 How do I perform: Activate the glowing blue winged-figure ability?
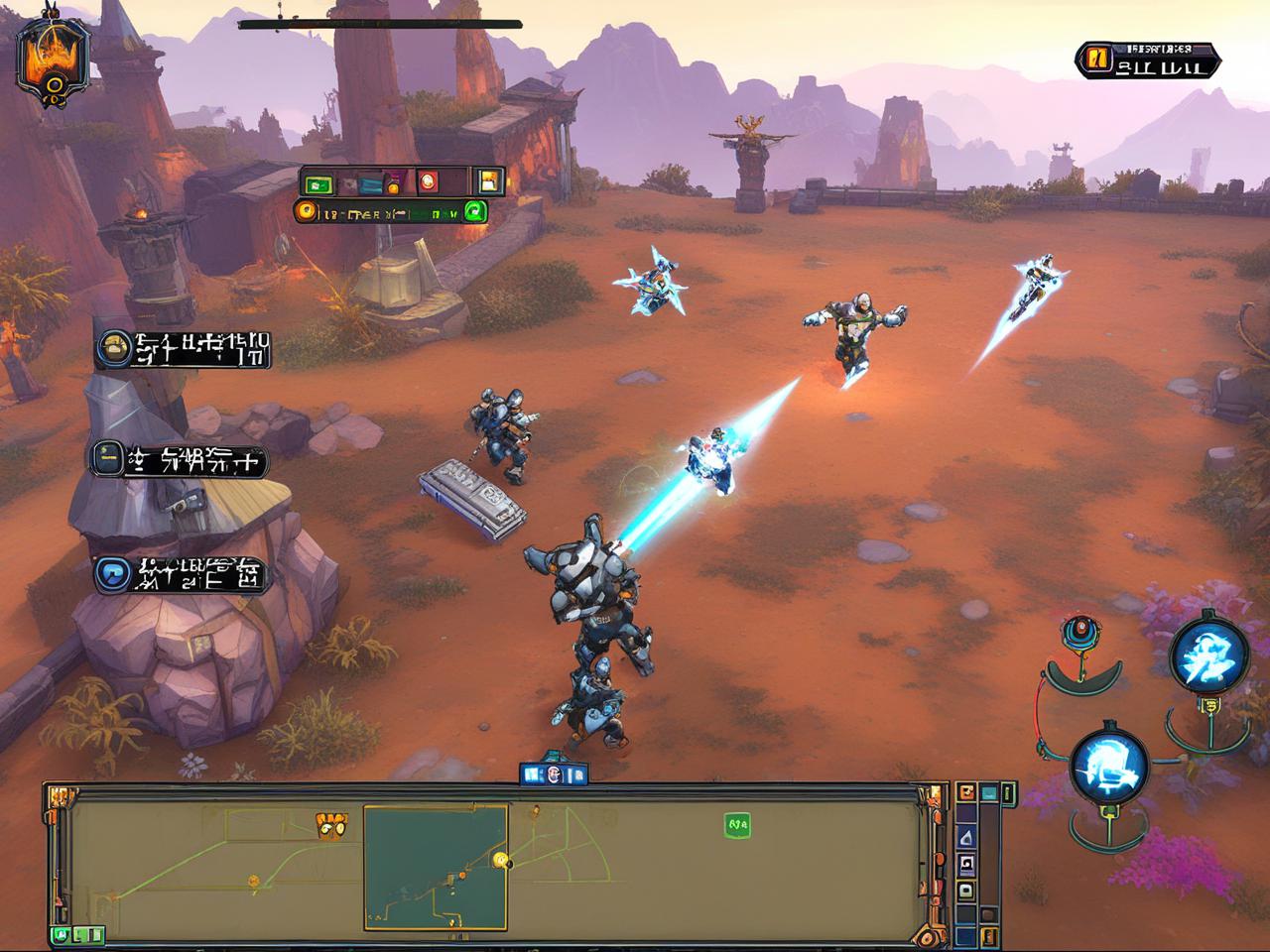point(1207,655)
